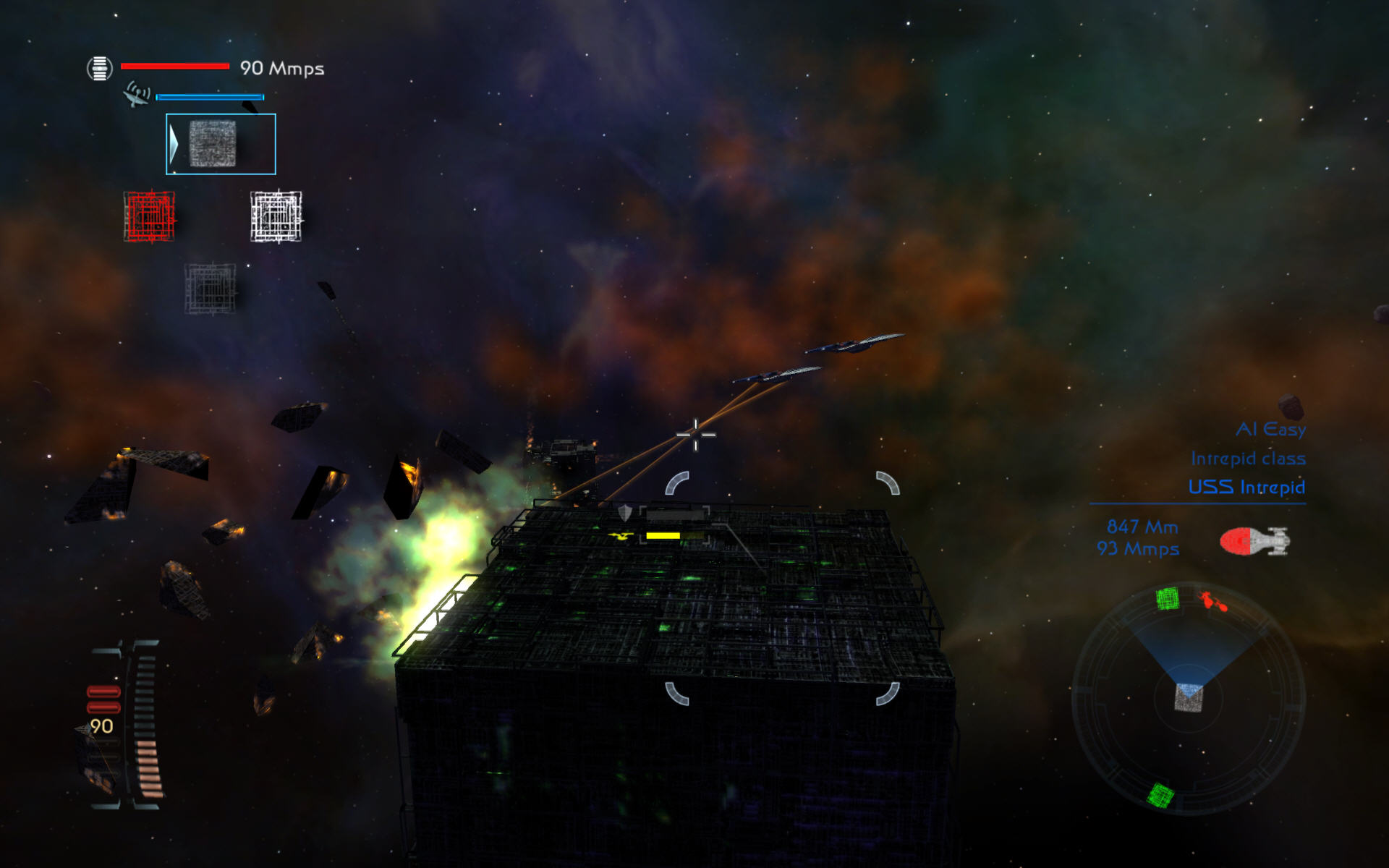This screenshot has width=1389, height=868.
Task: Switch to the red wireframe cube ship
Action: (x=149, y=216)
